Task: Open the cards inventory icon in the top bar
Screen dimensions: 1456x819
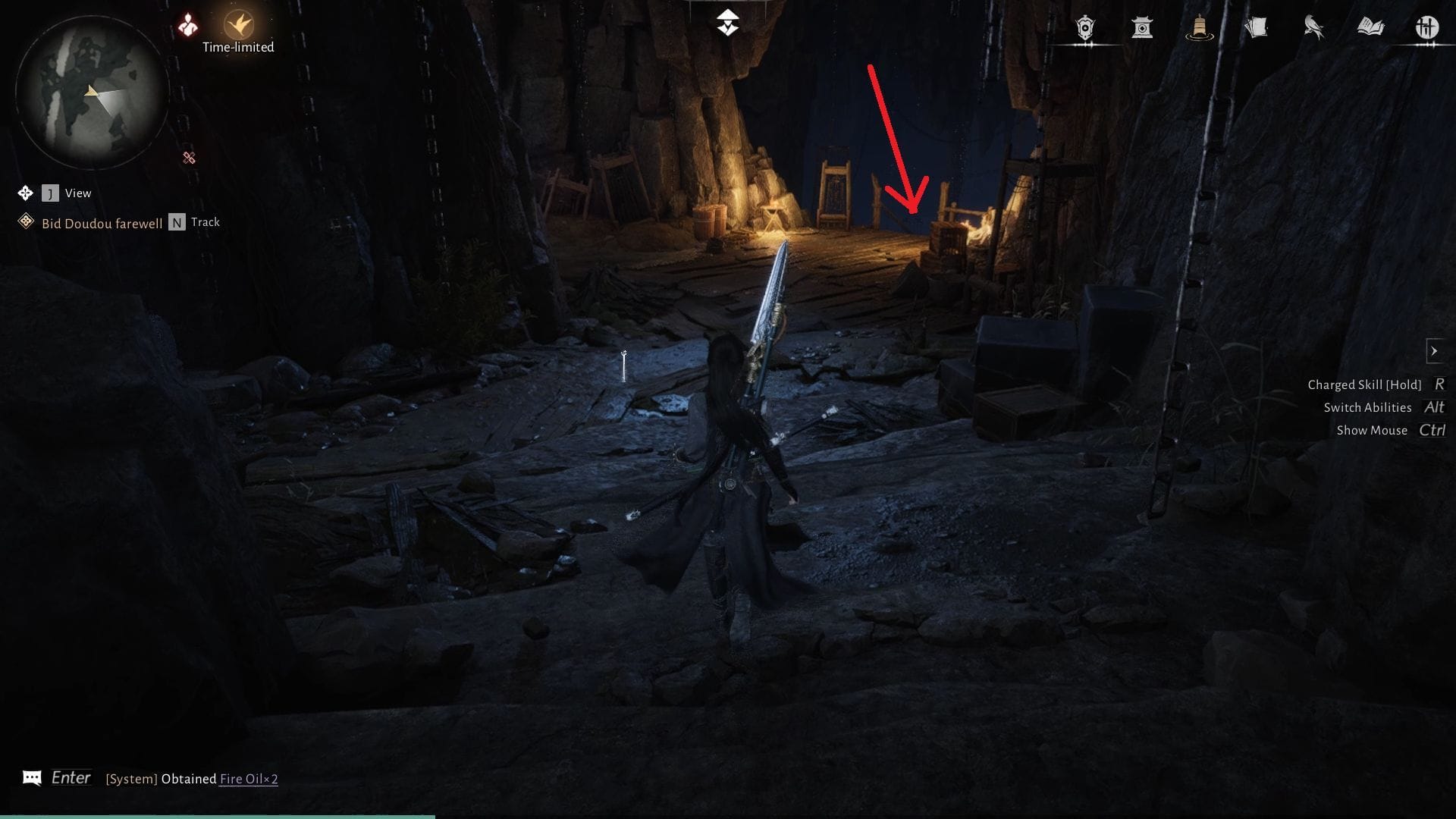Action: click(x=1259, y=27)
